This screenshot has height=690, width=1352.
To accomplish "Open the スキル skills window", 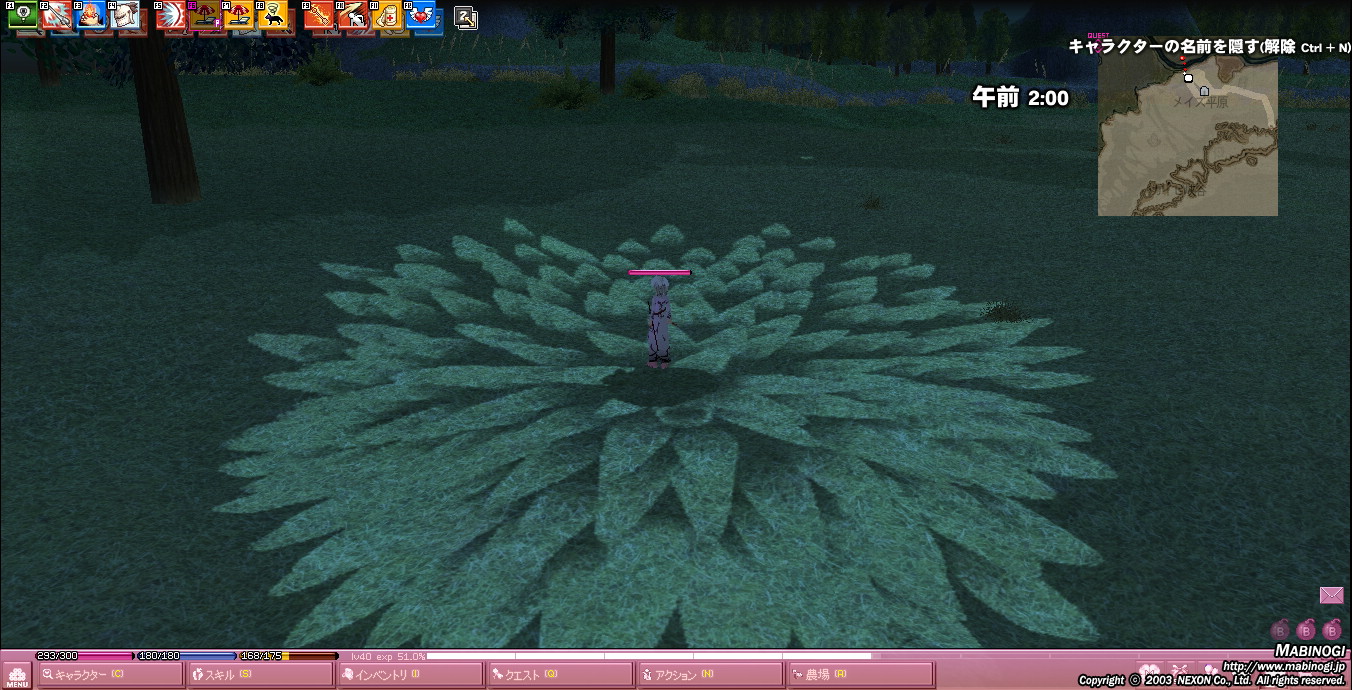I will [x=260, y=675].
